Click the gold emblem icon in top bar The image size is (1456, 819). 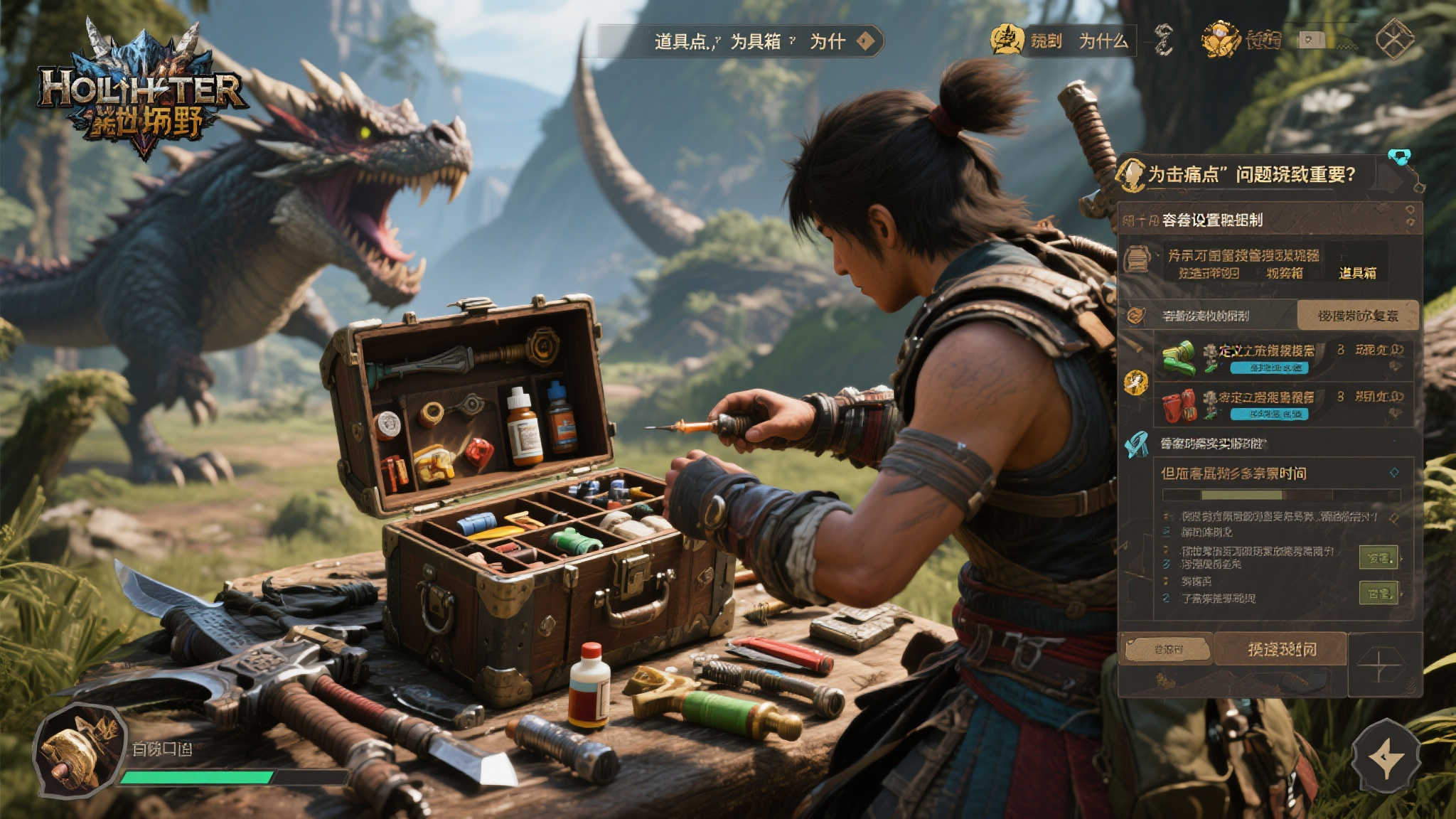(1007, 40)
